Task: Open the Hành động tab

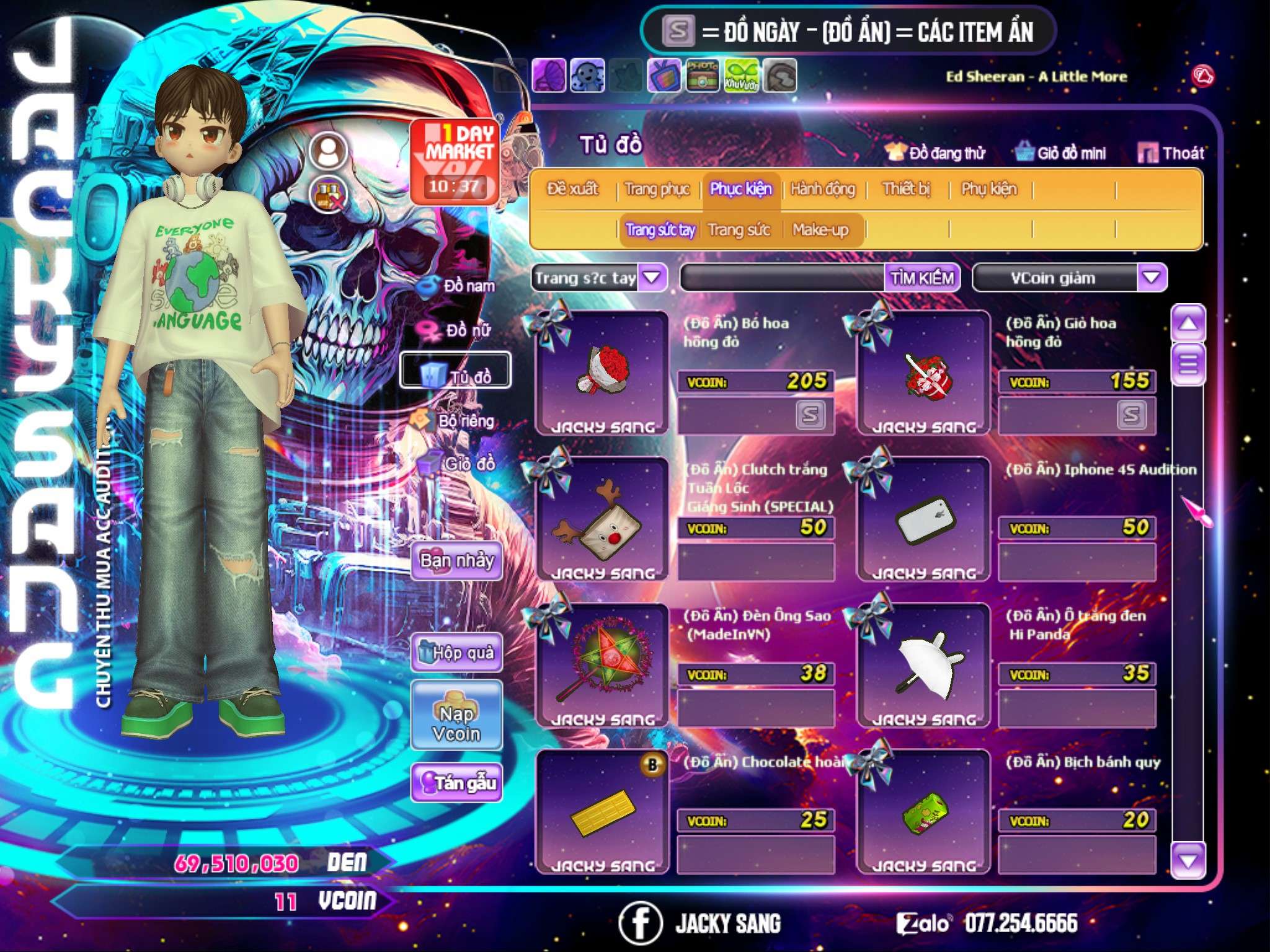Action: coord(822,189)
